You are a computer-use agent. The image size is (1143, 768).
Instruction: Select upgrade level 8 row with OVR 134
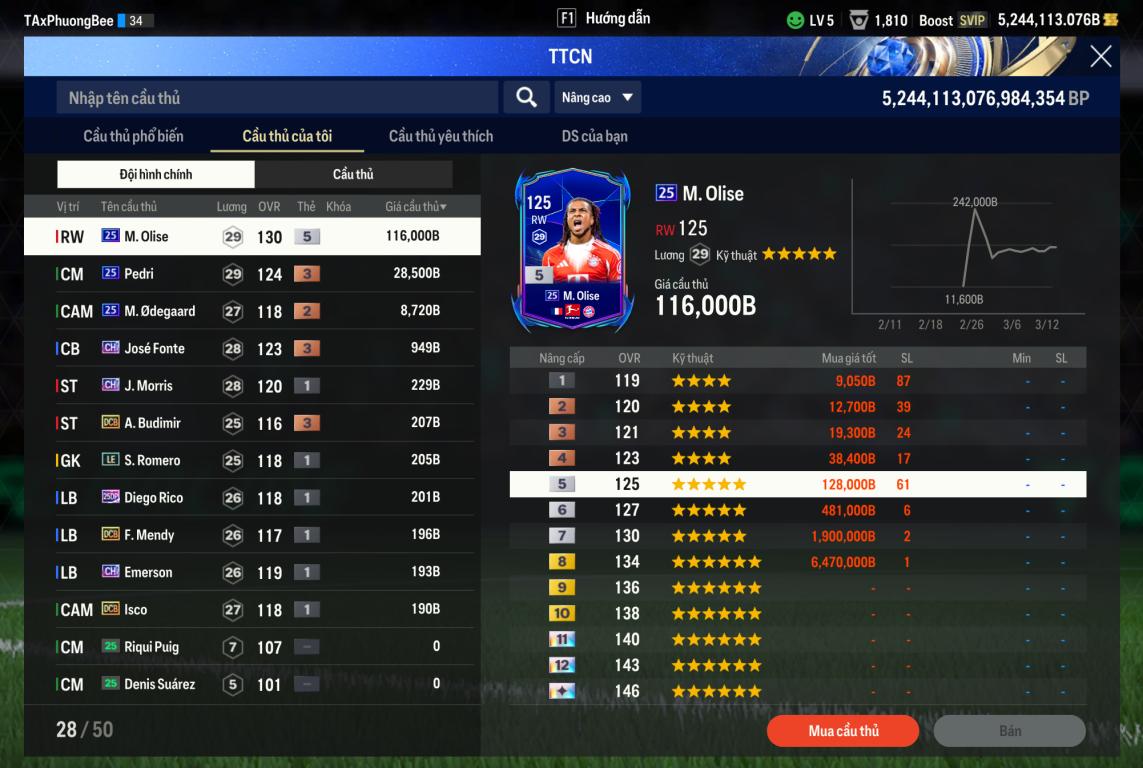(x=797, y=562)
